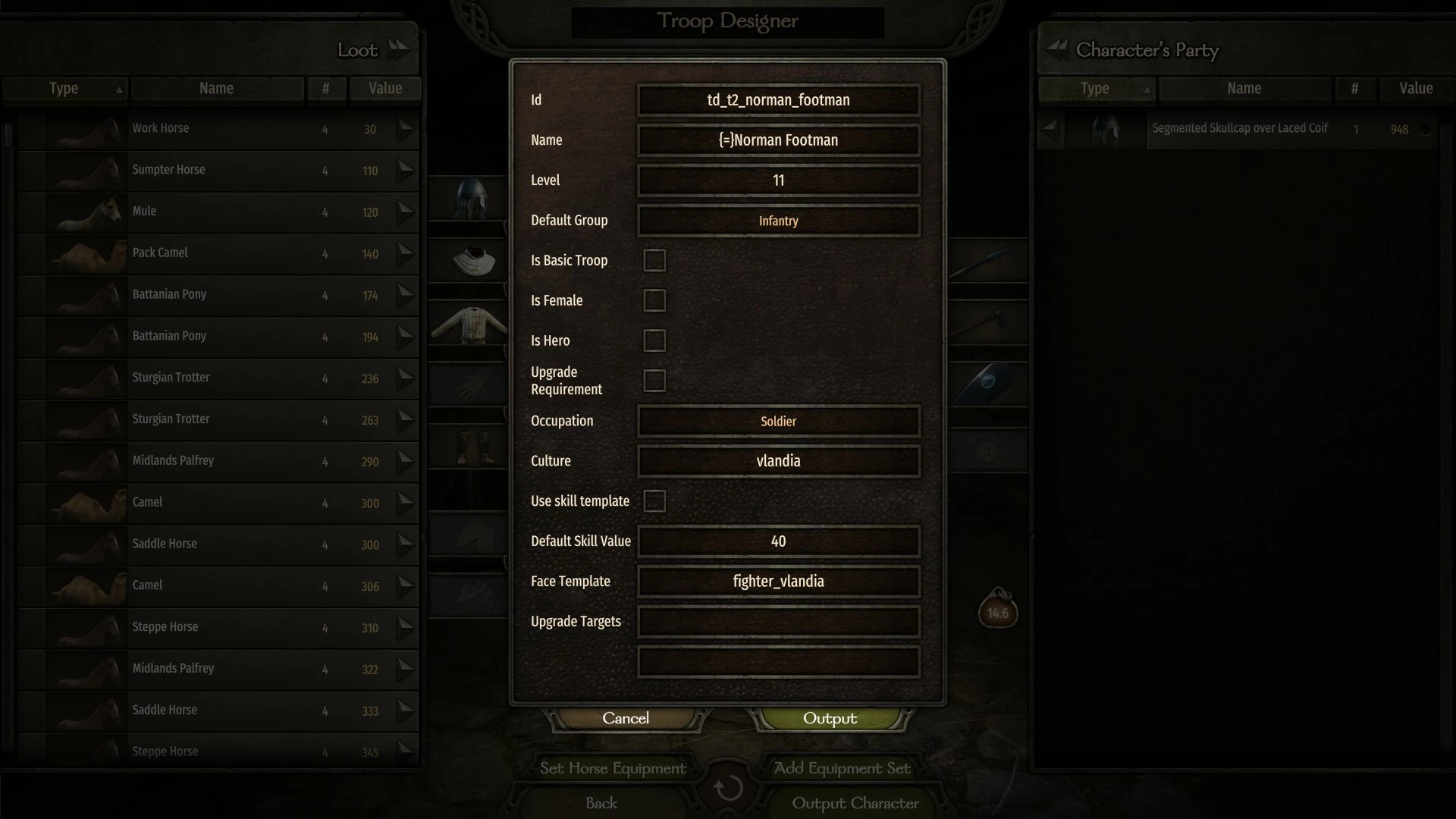
Task: Click the Cancel button
Action: [626, 718]
